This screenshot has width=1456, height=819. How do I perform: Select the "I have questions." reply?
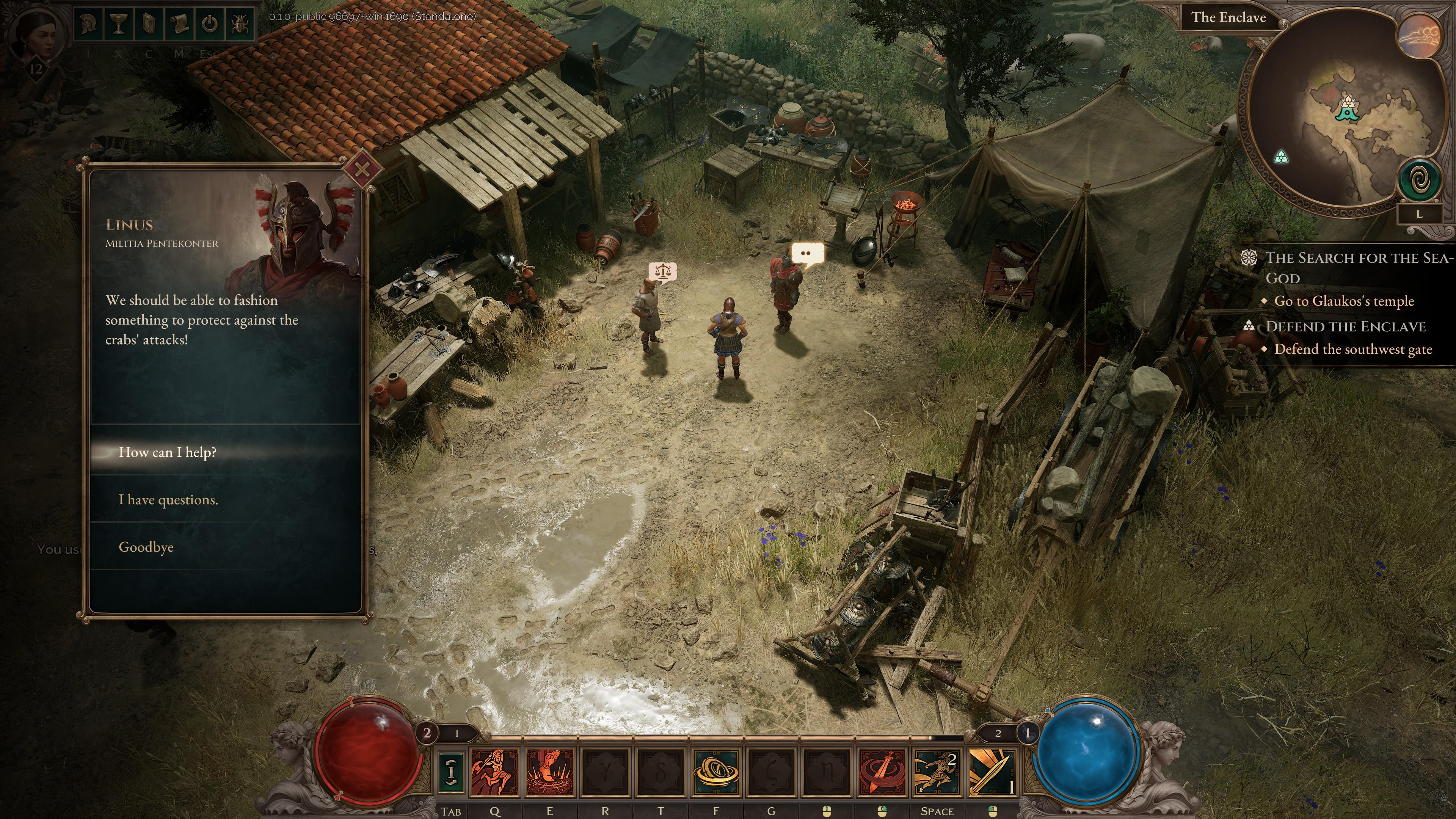point(168,500)
